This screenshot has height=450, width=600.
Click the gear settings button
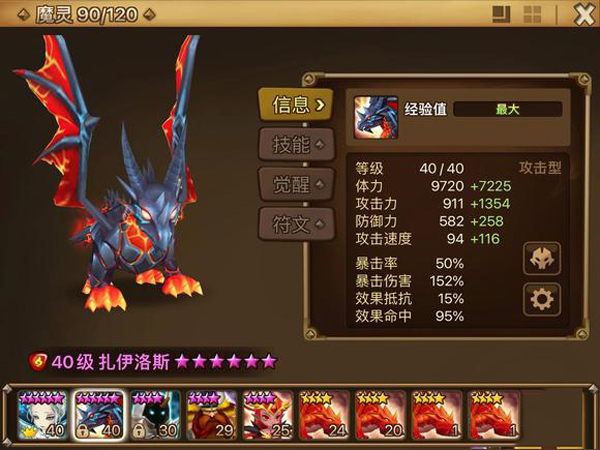click(x=542, y=299)
